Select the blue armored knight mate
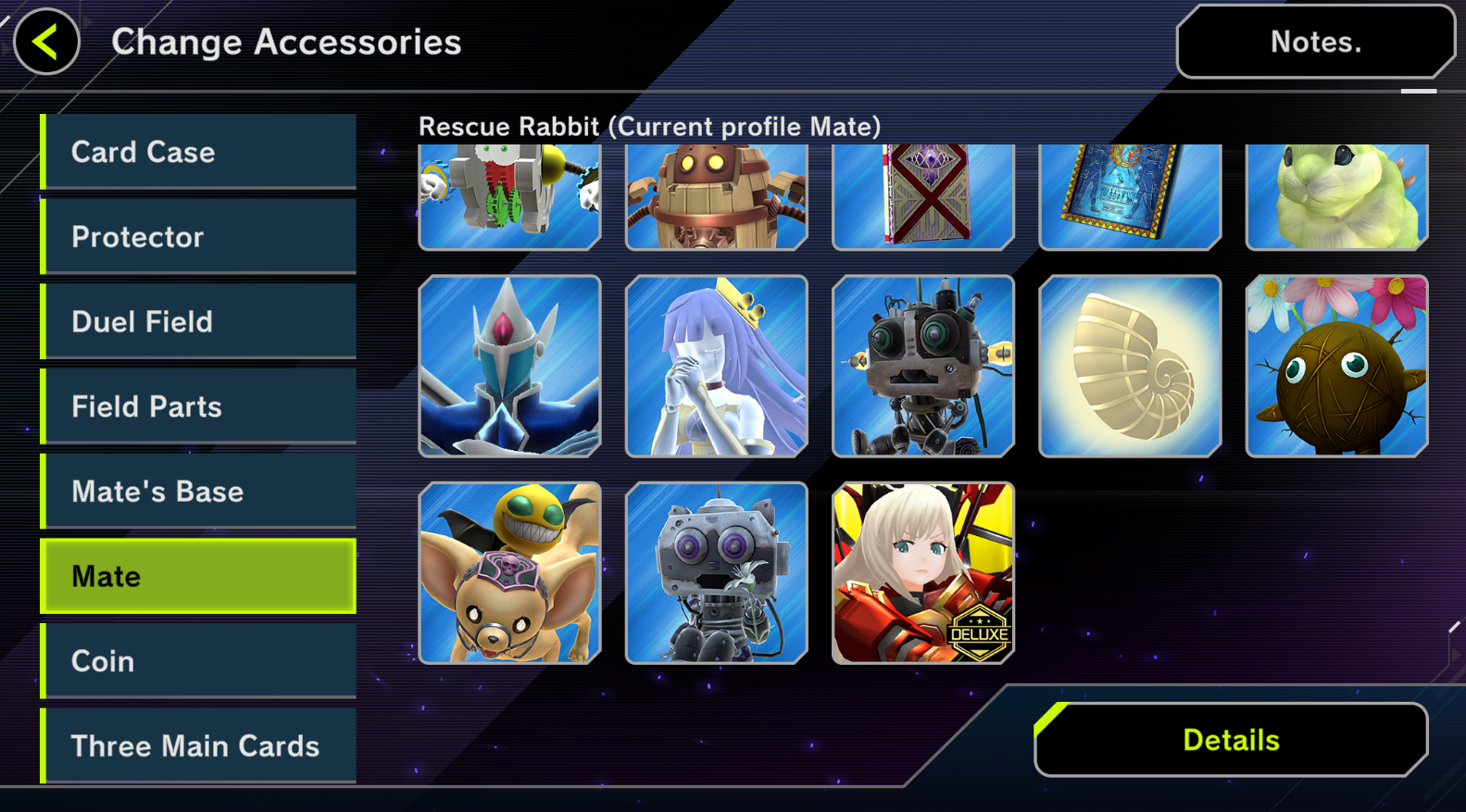1466x812 pixels. (509, 366)
